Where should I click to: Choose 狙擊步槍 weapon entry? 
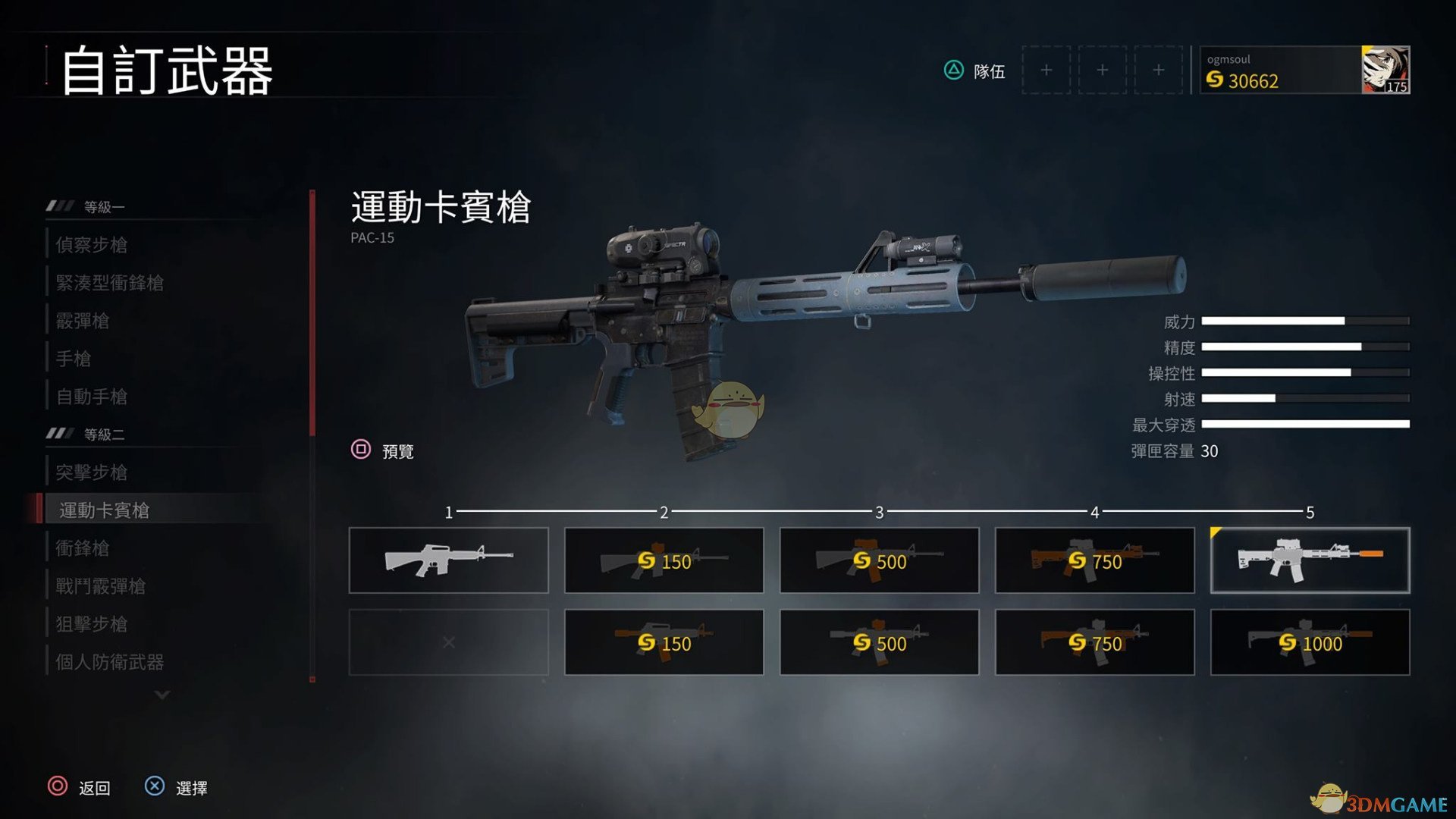pyautogui.click(x=92, y=624)
